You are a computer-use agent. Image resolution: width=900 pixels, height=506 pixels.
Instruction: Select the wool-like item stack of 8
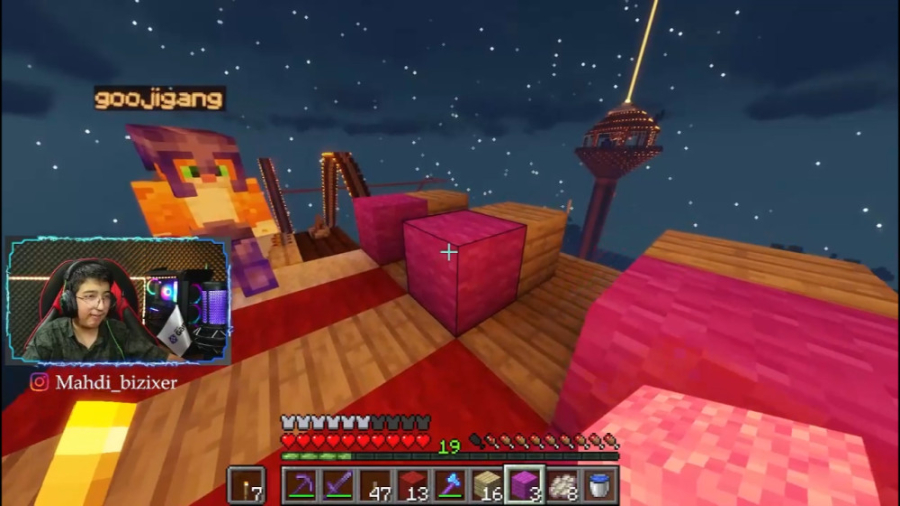[562, 485]
